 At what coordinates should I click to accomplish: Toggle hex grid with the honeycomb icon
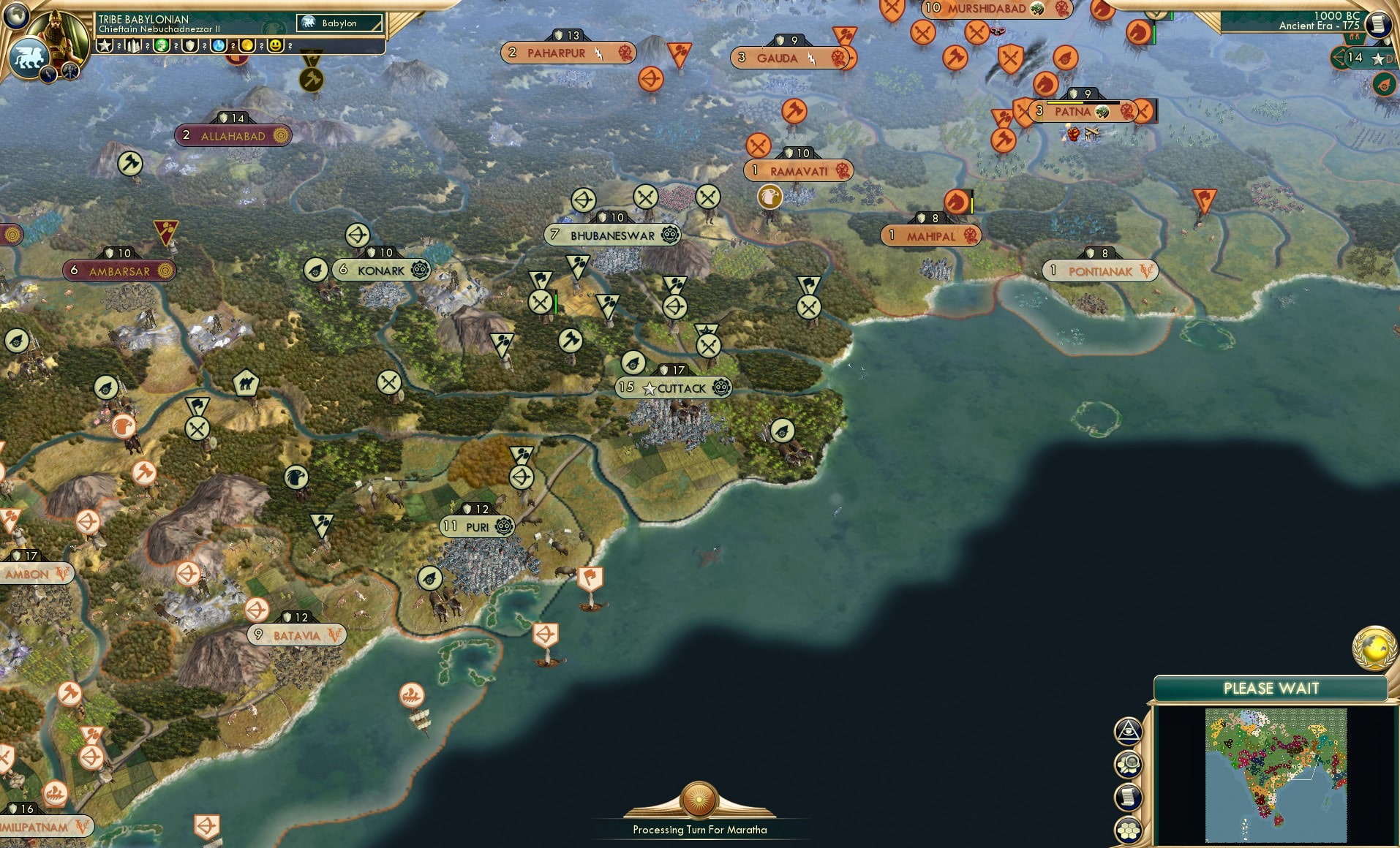tap(1129, 828)
